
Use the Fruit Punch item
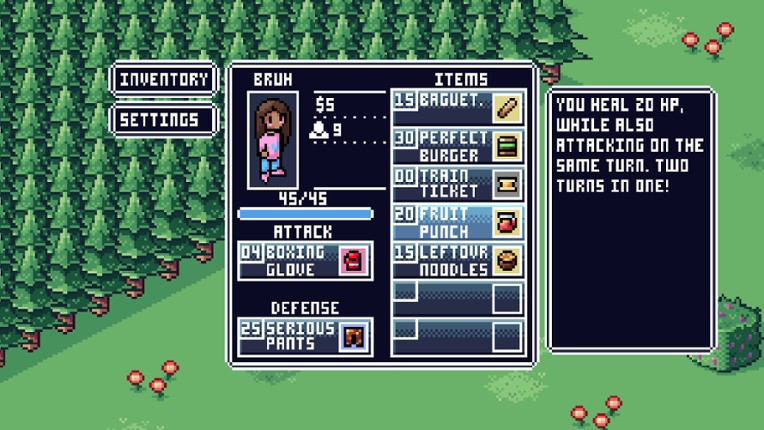coord(457,221)
